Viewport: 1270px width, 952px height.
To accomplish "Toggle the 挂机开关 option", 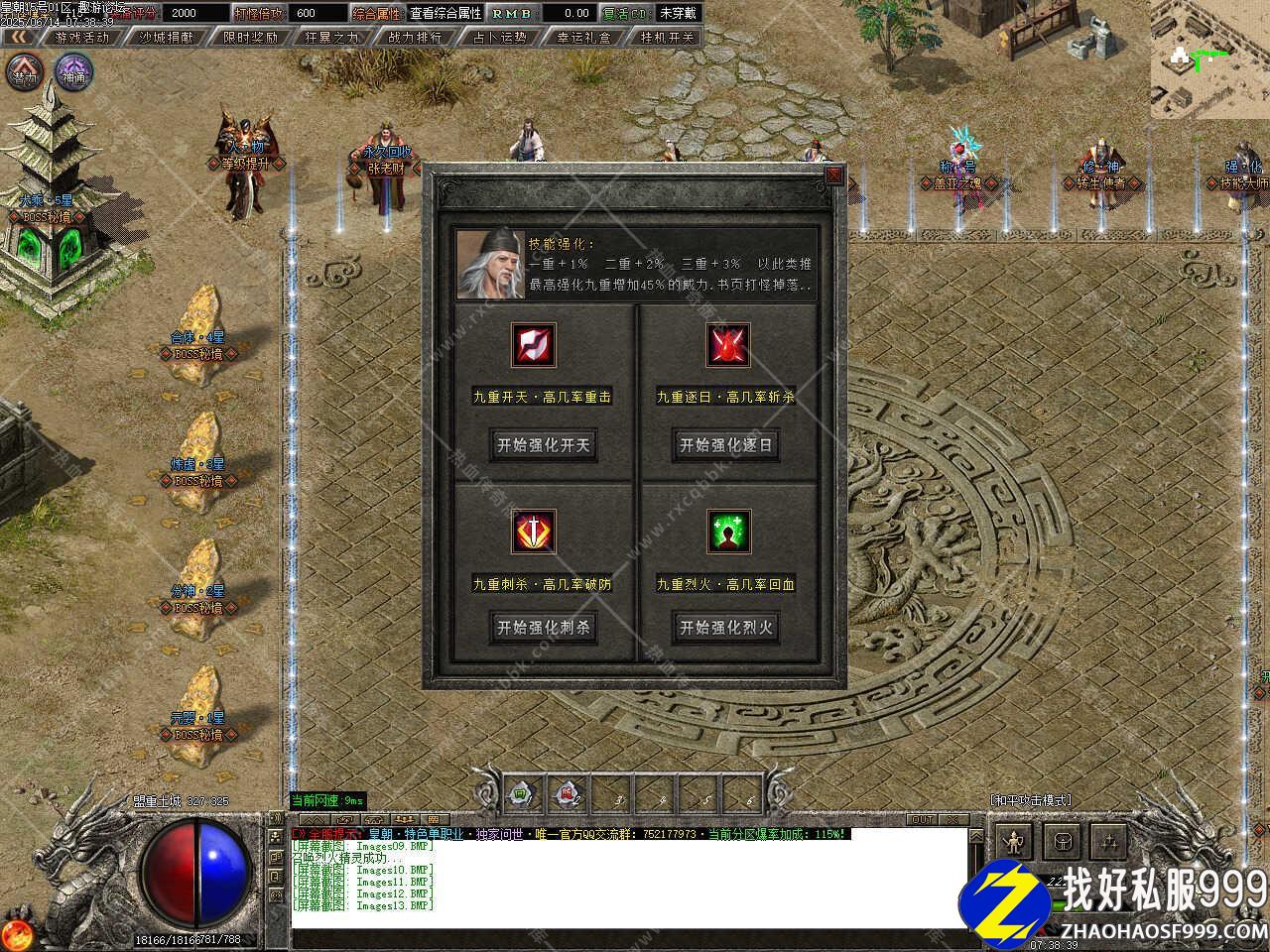I will pyautogui.click(x=667, y=37).
